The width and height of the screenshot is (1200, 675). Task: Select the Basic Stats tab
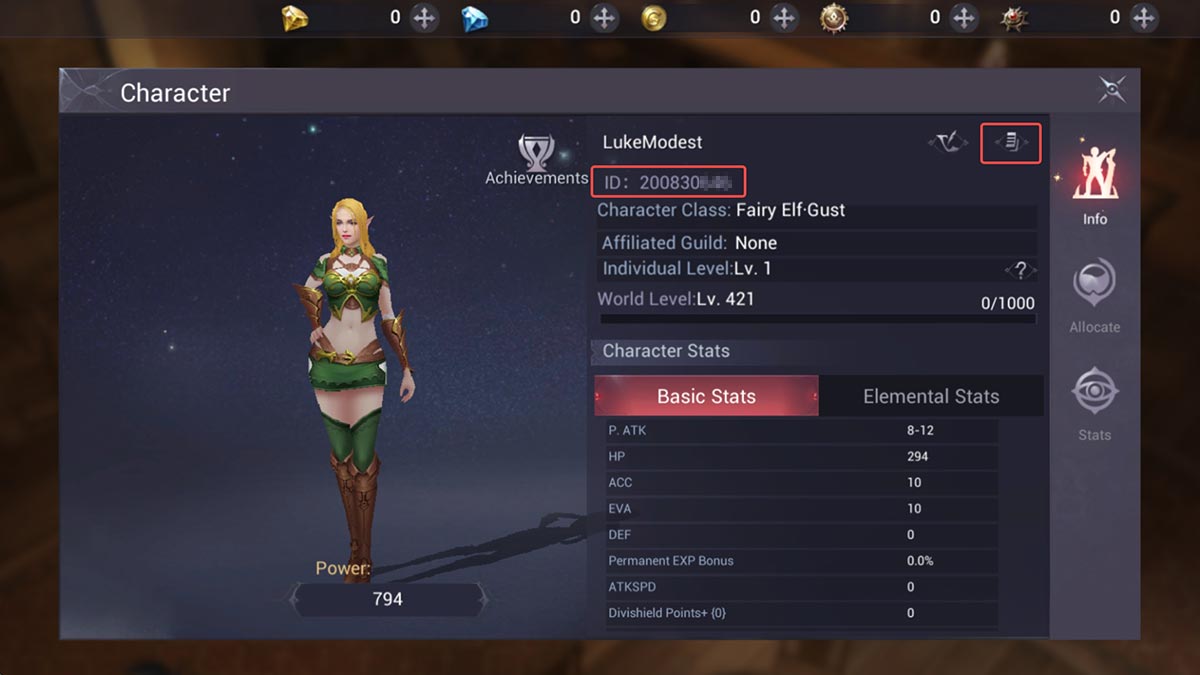click(x=706, y=396)
